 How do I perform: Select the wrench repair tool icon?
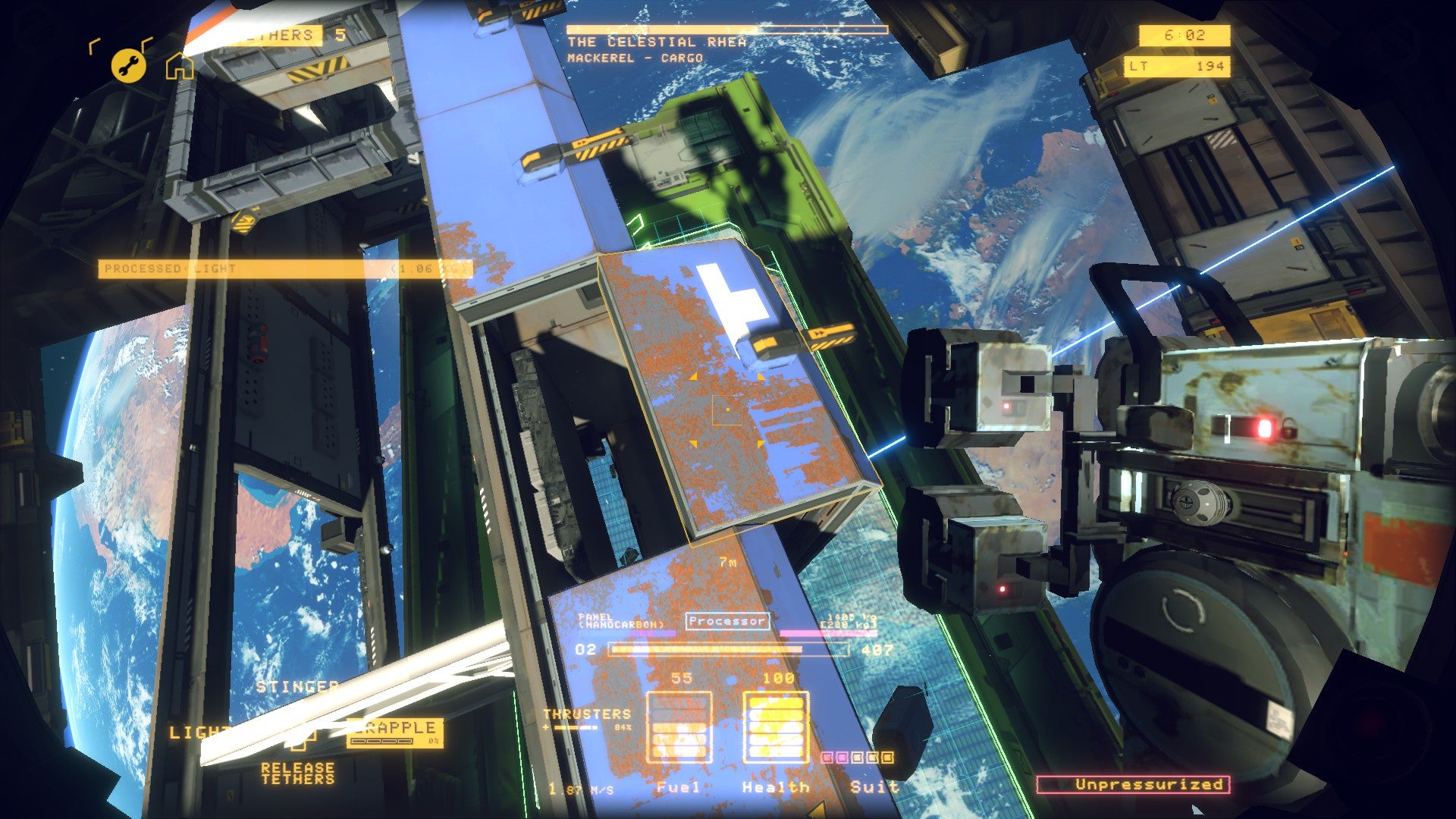(128, 65)
